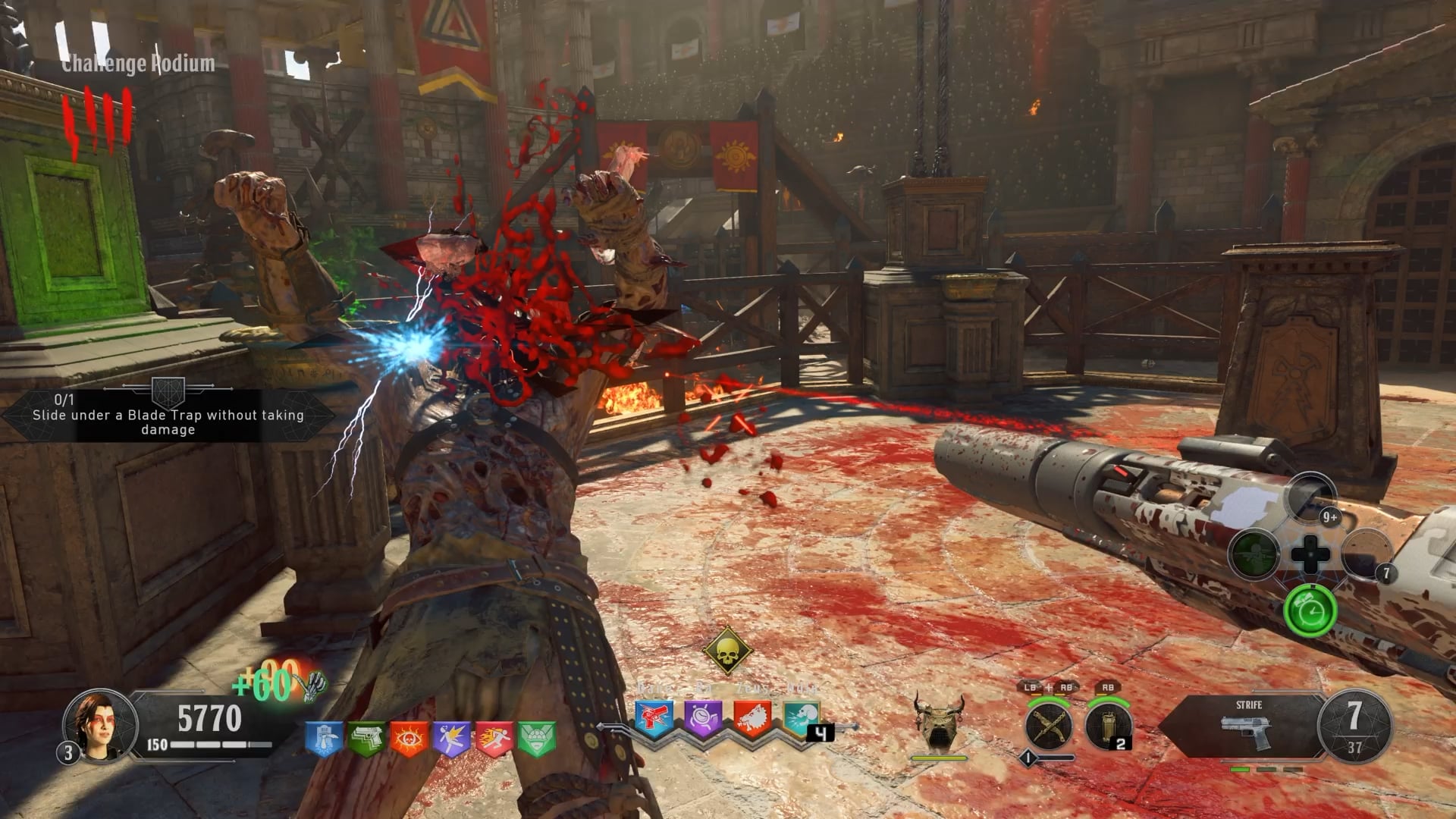Click the yellow skull diamond marker
This screenshot has width=1456, height=819.
[727, 650]
